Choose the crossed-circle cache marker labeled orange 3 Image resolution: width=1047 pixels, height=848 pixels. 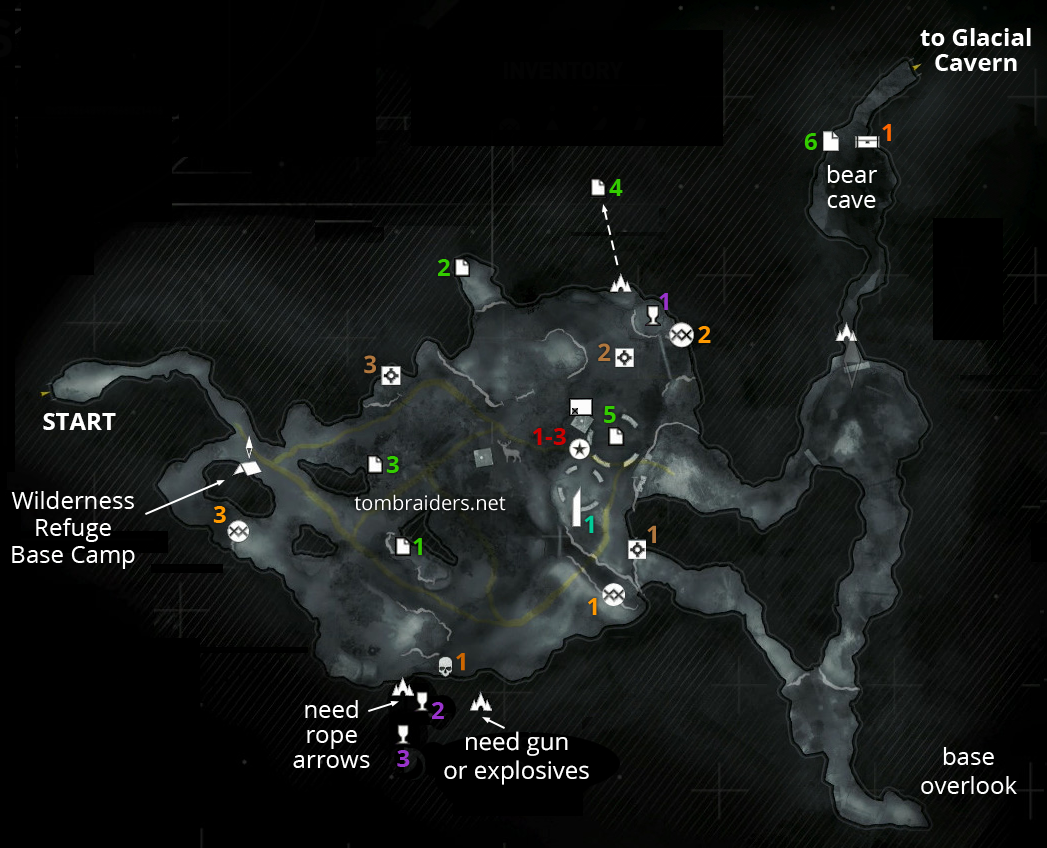(238, 532)
